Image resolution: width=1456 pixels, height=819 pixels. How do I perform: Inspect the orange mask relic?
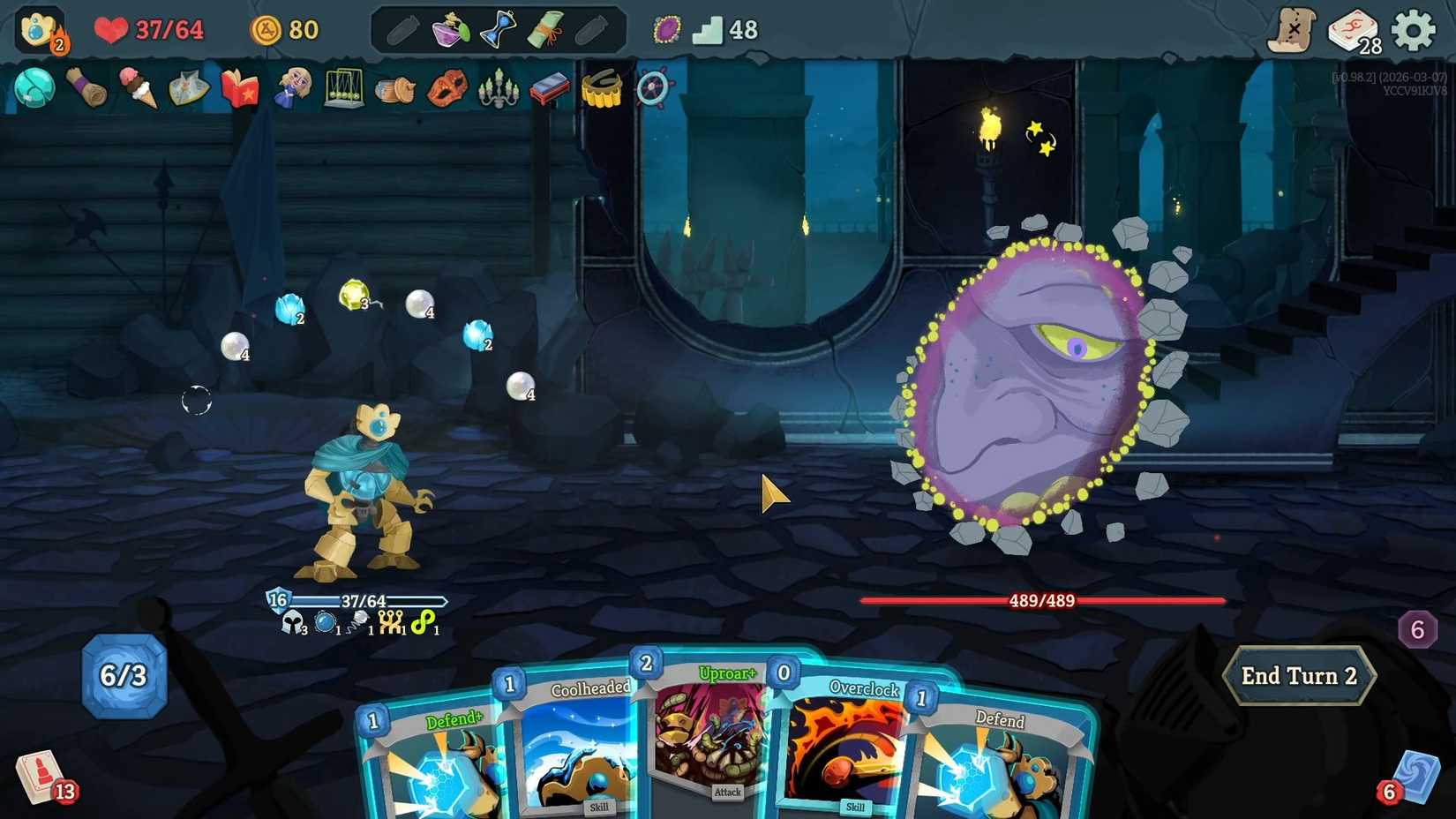coord(447,88)
